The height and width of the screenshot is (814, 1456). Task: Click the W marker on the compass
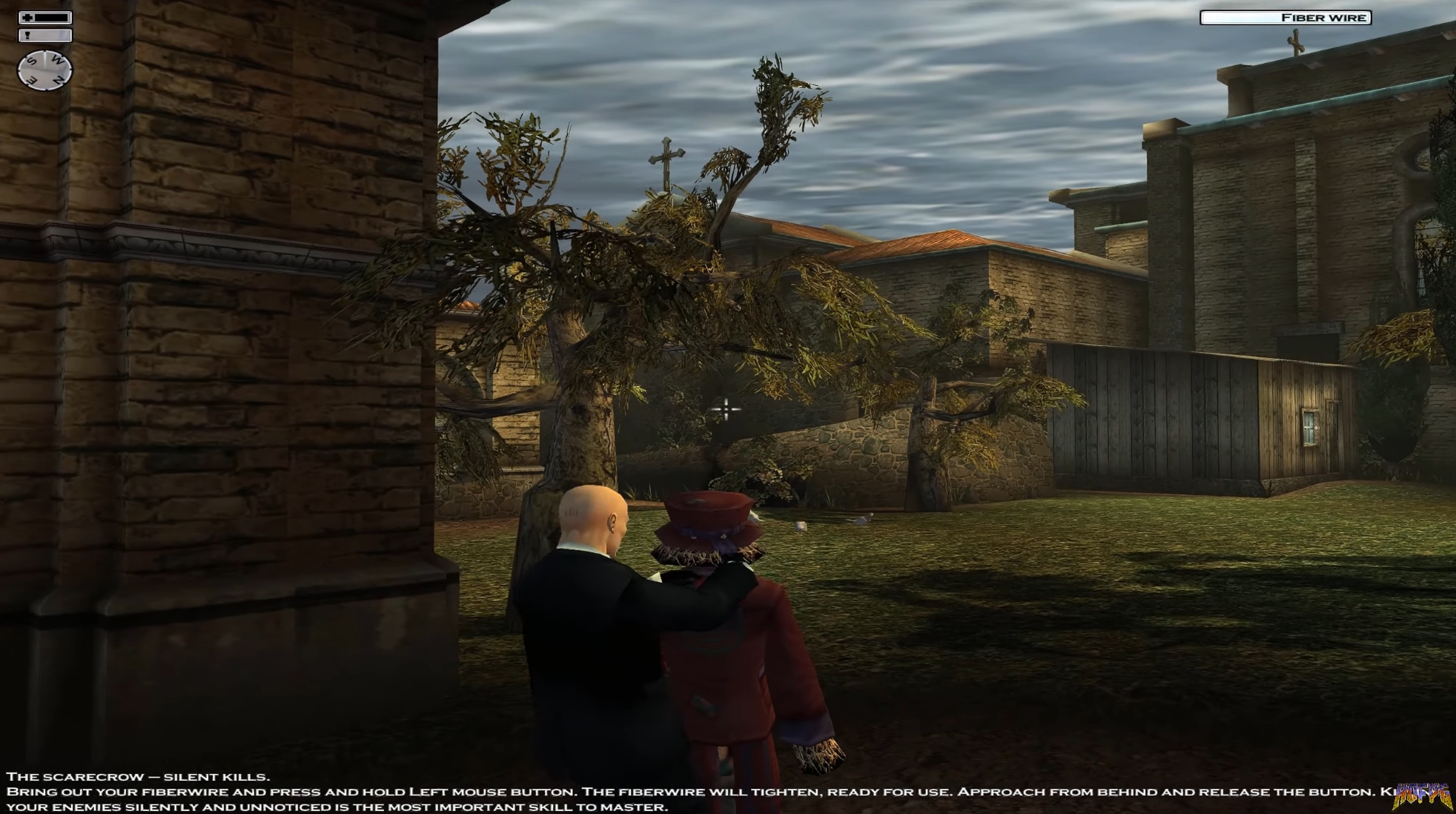point(58,59)
